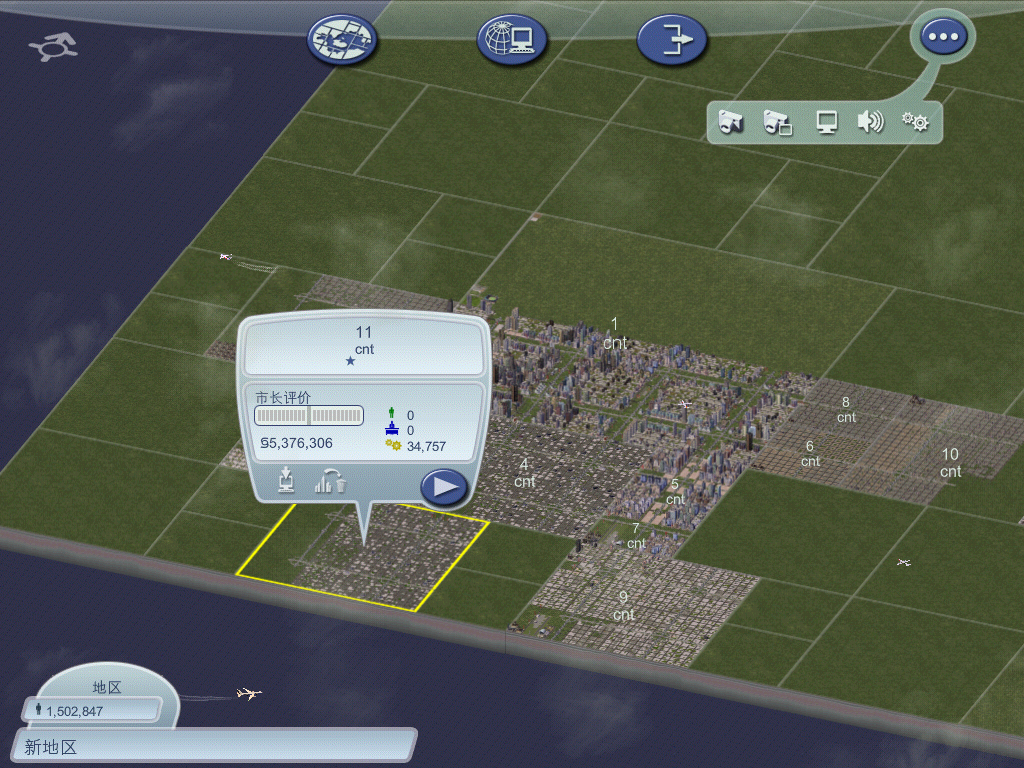1024x768 pixels.
Task: Select the city labeled 10 cnt
Action: (x=950, y=463)
